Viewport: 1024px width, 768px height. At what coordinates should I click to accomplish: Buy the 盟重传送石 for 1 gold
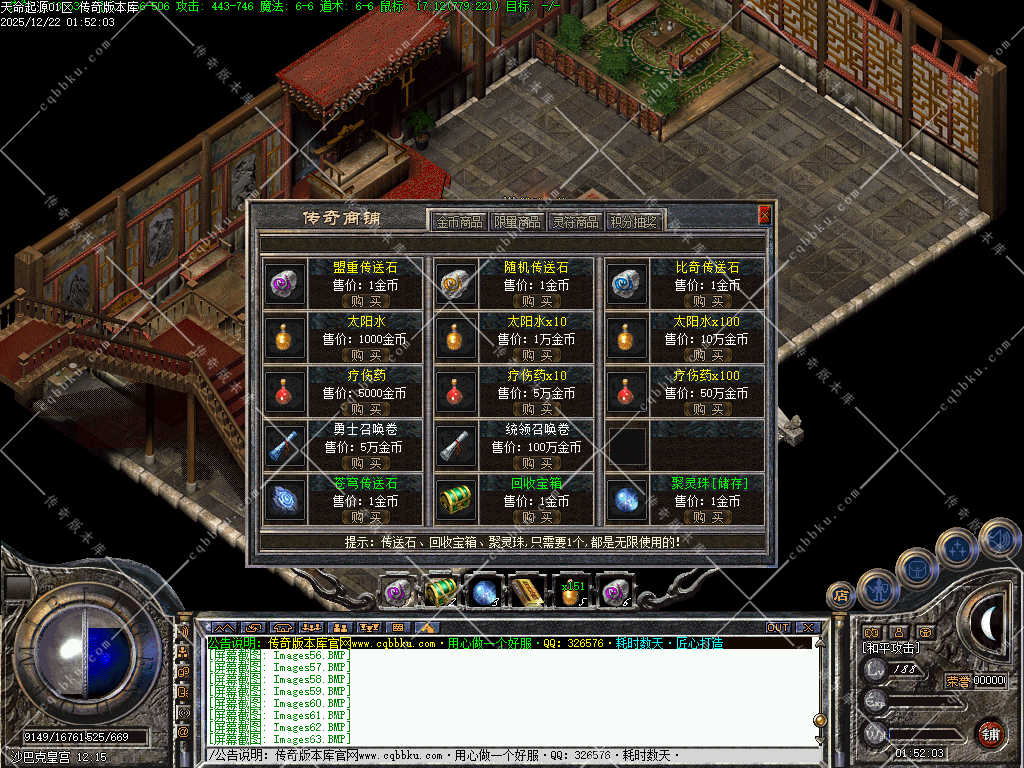tap(366, 301)
